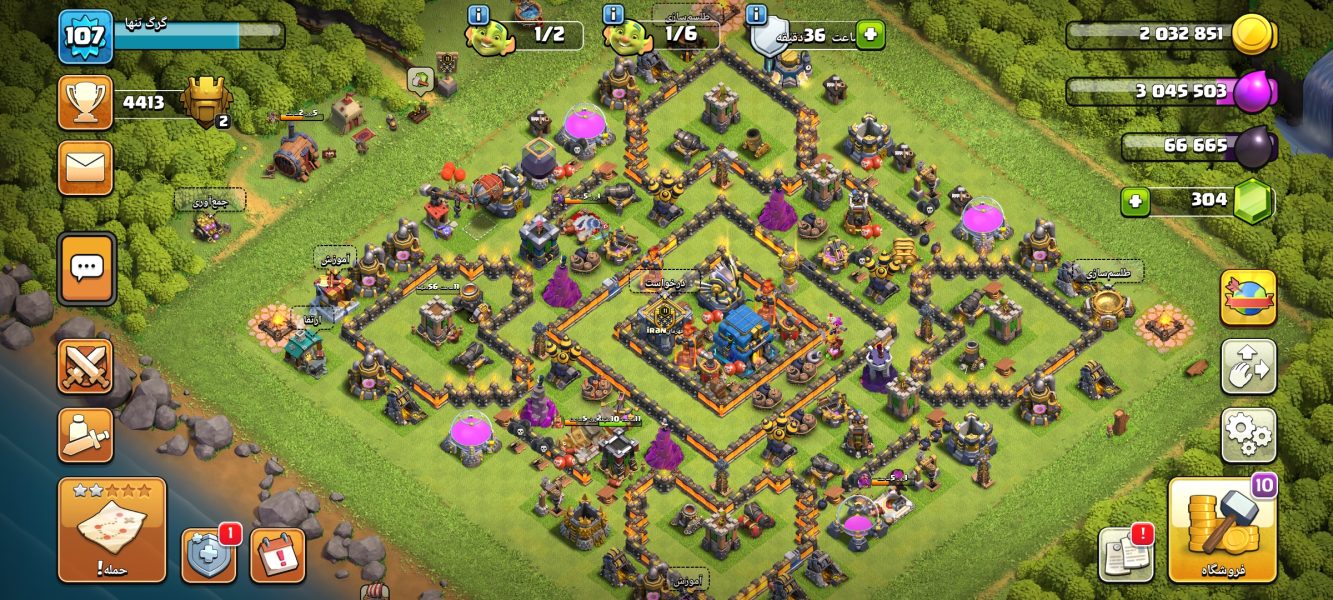Image resolution: width=1333 pixels, height=600 pixels.
Task: Click the green plus beside shield timer
Action: coord(870,35)
